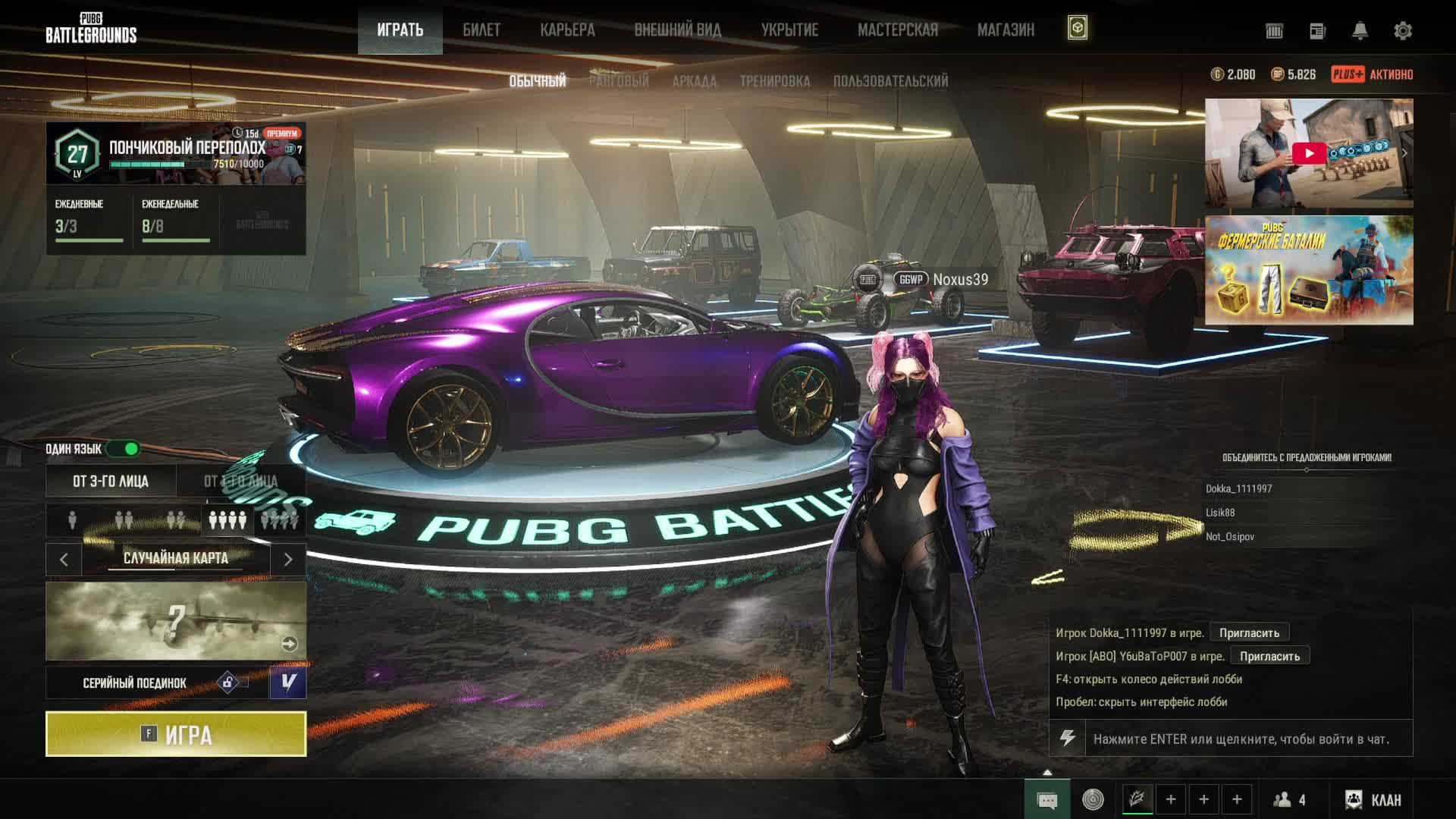Toggle the ОДИН ЯЗЫК switch

(x=124, y=449)
